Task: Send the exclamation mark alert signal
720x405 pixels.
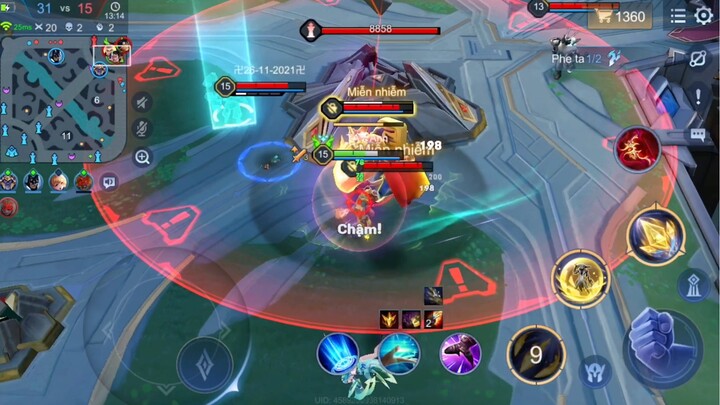Action: point(698,97)
